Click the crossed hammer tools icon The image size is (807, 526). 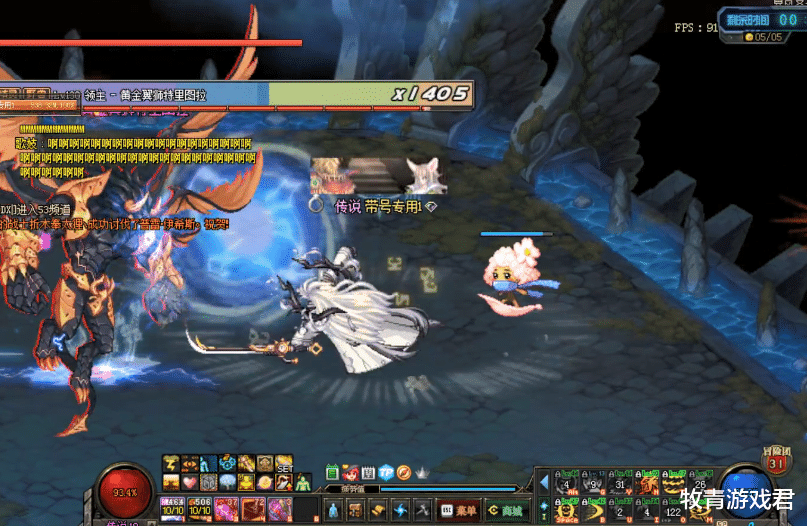423,509
